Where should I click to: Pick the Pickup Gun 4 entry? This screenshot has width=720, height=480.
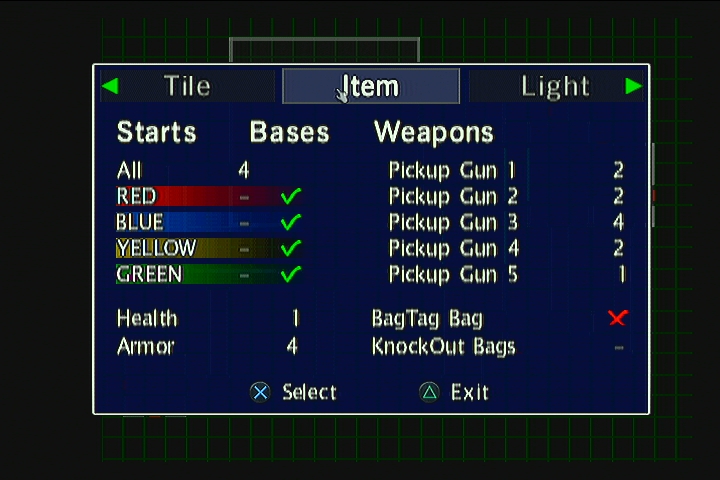click(x=452, y=248)
